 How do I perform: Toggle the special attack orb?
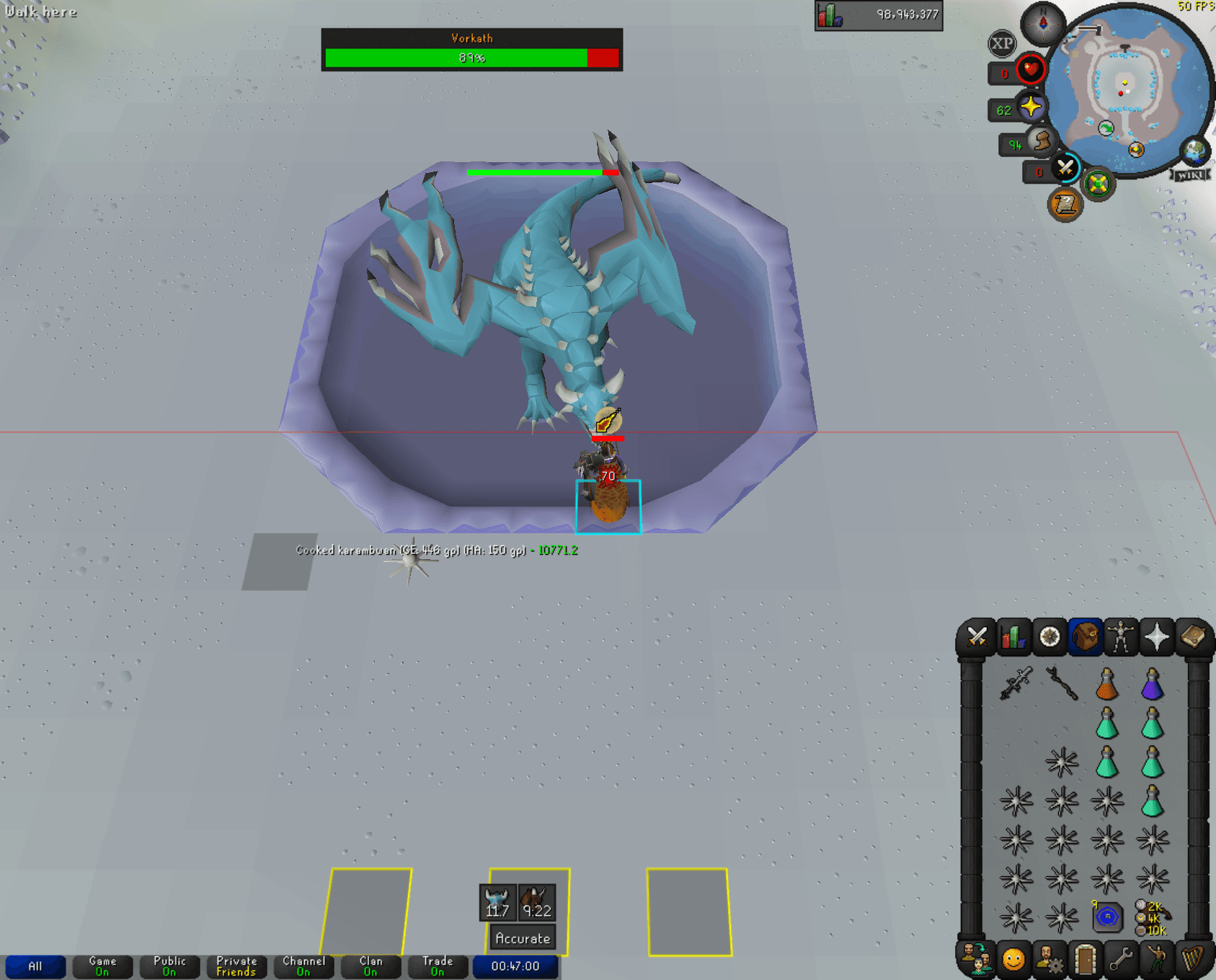pos(1063,170)
